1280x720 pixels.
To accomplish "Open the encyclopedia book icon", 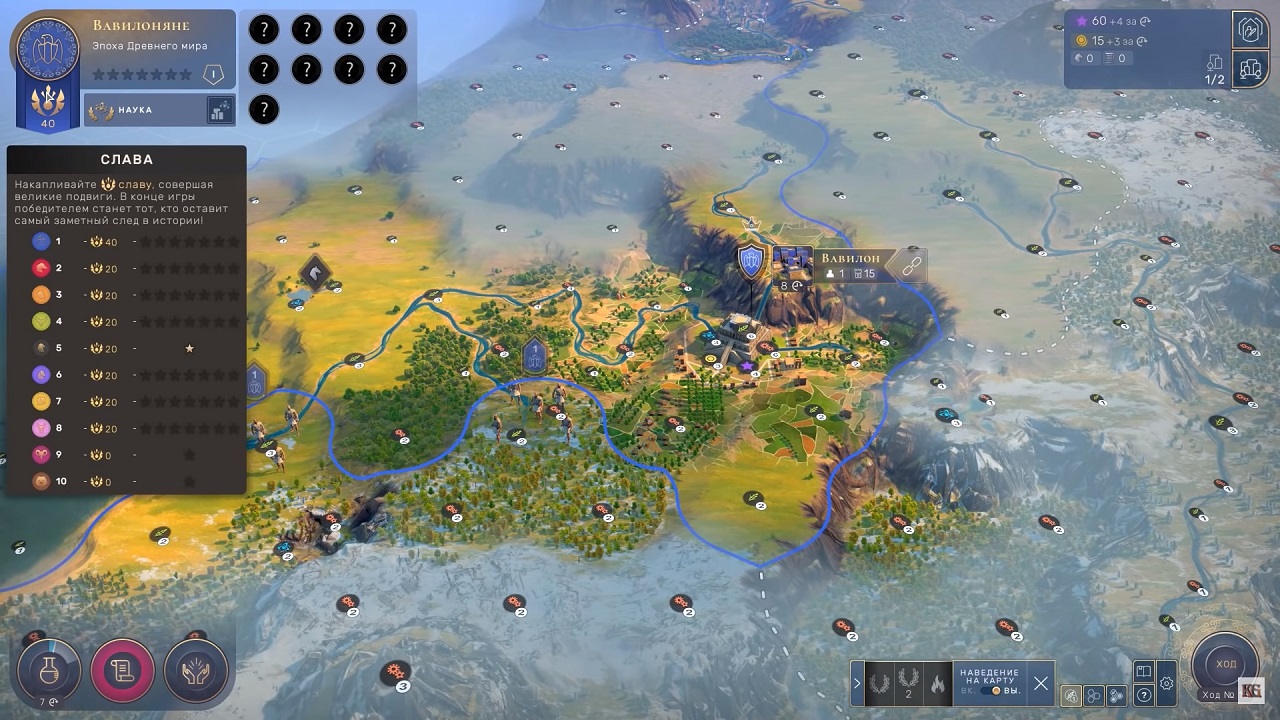I will 1144,672.
